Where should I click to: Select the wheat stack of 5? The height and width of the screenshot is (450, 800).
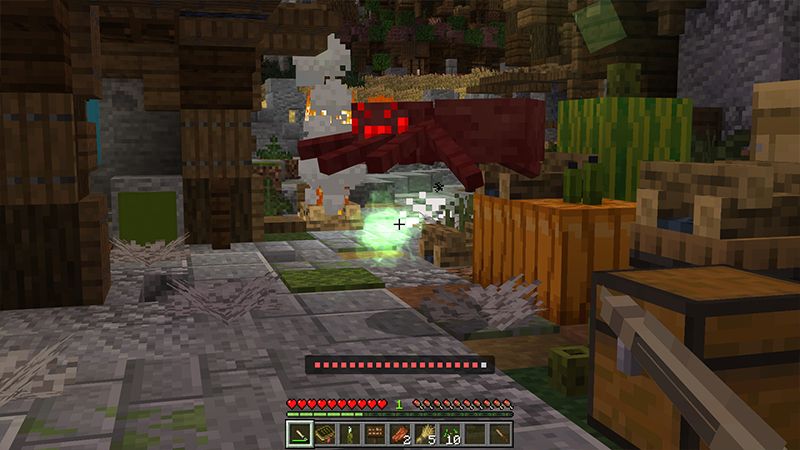[x=425, y=433]
